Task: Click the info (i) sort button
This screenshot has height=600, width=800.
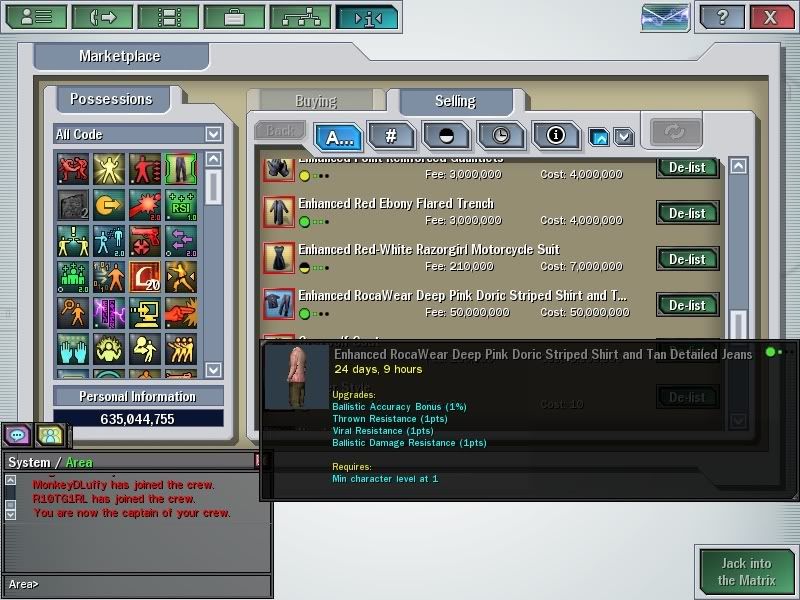Action: click(x=555, y=136)
